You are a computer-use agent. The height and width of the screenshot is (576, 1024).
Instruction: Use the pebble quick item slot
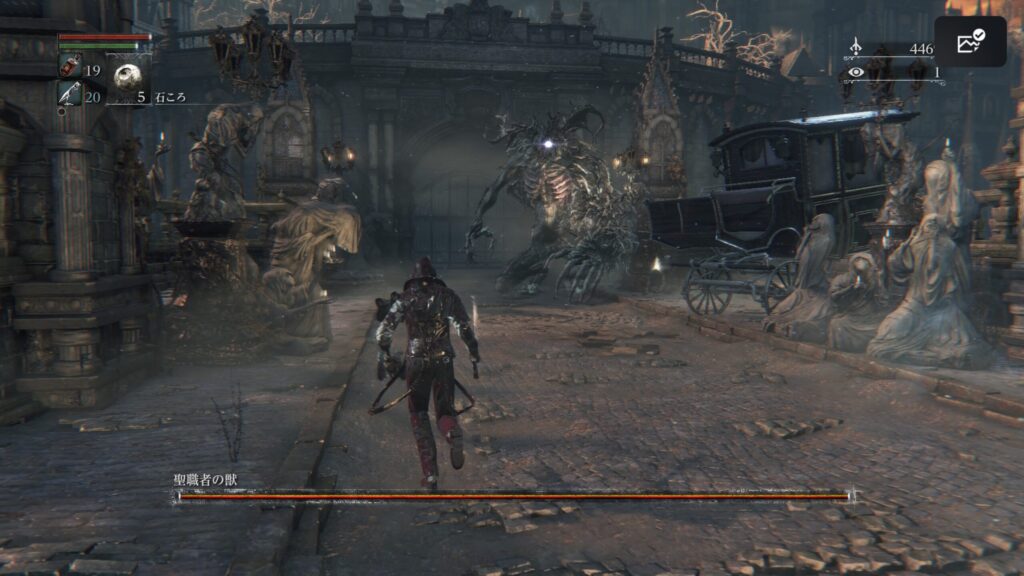(127, 76)
